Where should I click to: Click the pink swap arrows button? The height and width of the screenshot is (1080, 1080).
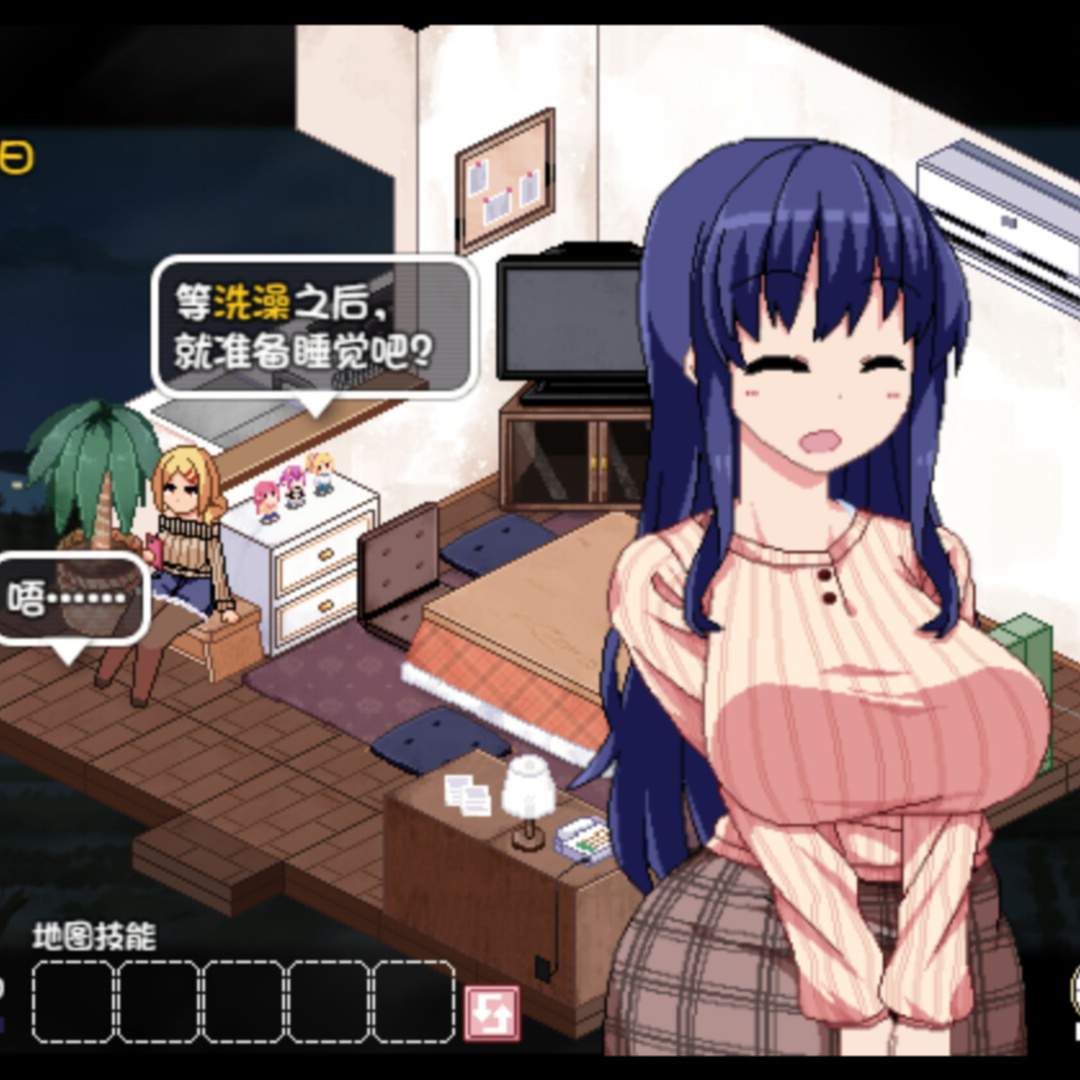point(491,1012)
